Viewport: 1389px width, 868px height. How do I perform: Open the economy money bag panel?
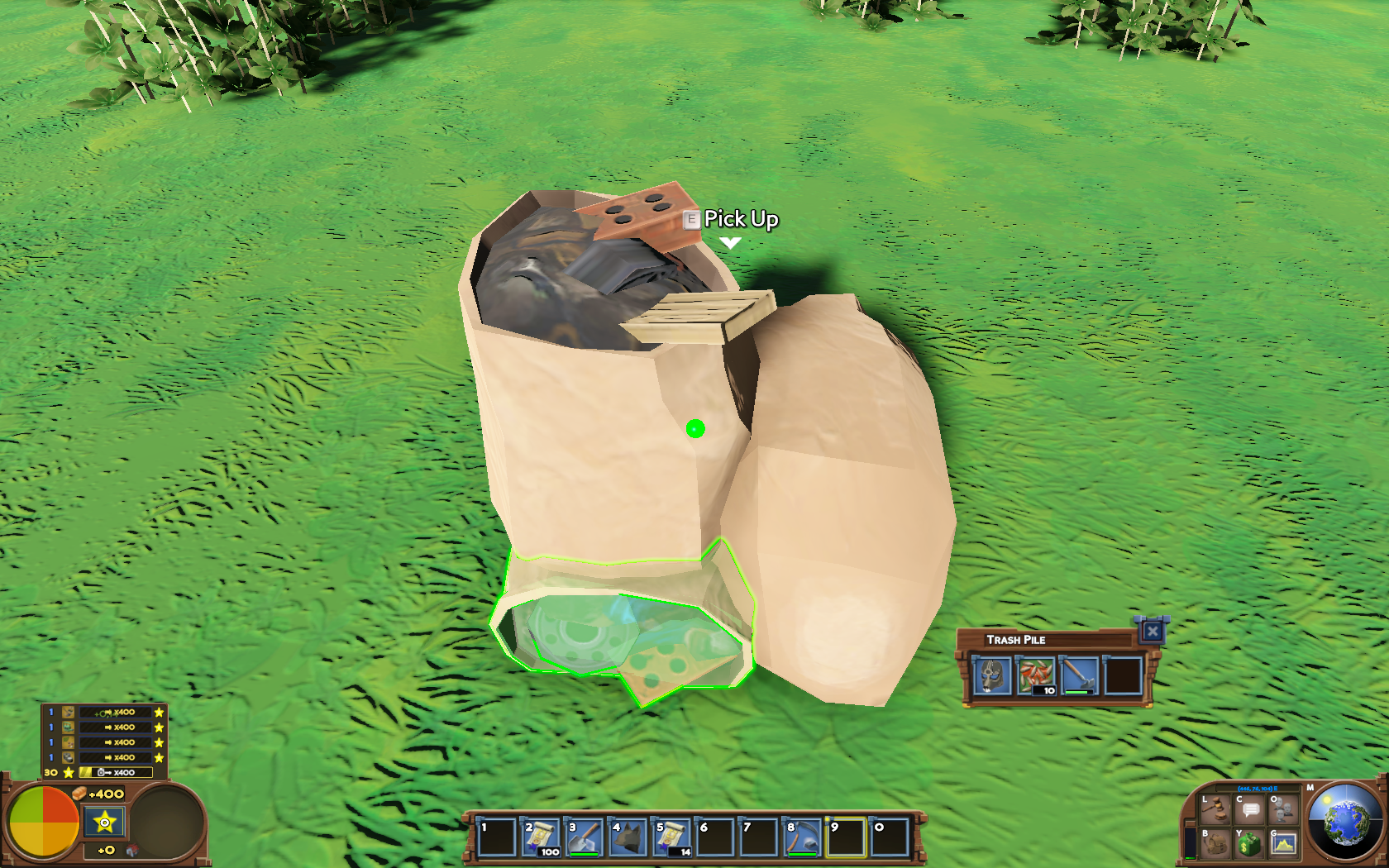[1249, 844]
